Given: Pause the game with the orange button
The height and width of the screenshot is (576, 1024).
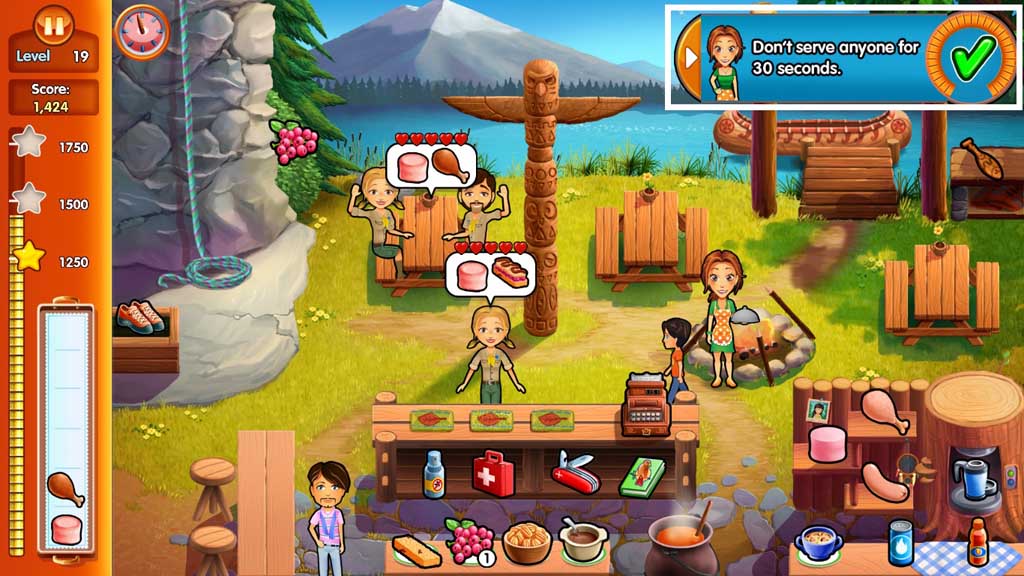Looking at the screenshot, I should [54, 24].
